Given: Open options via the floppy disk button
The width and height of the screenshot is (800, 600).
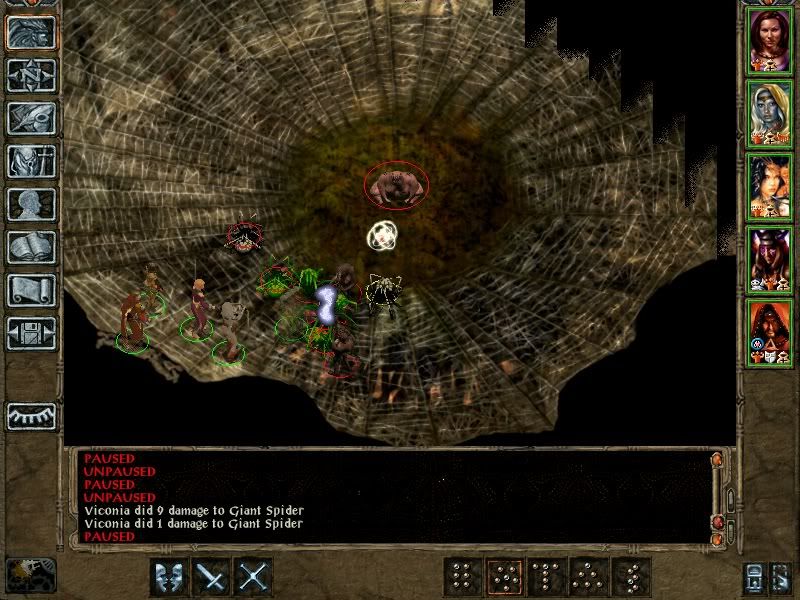Looking at the screenshot, I should [32, 333].
